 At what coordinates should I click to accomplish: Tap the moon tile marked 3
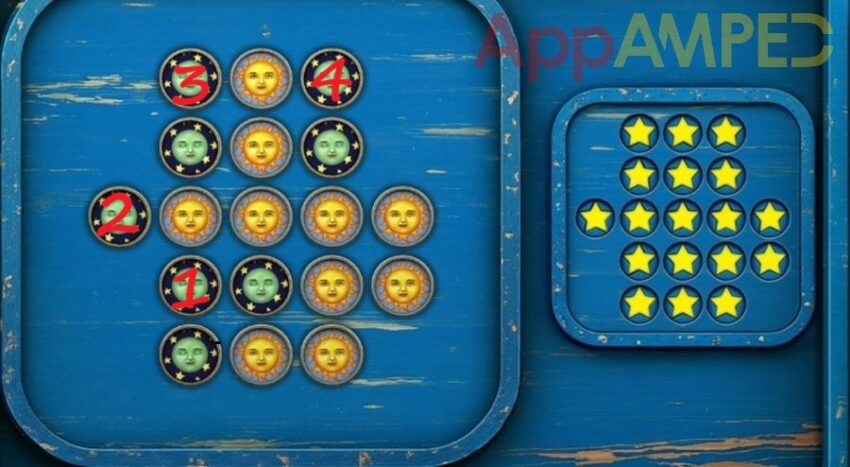pos(190,78)
